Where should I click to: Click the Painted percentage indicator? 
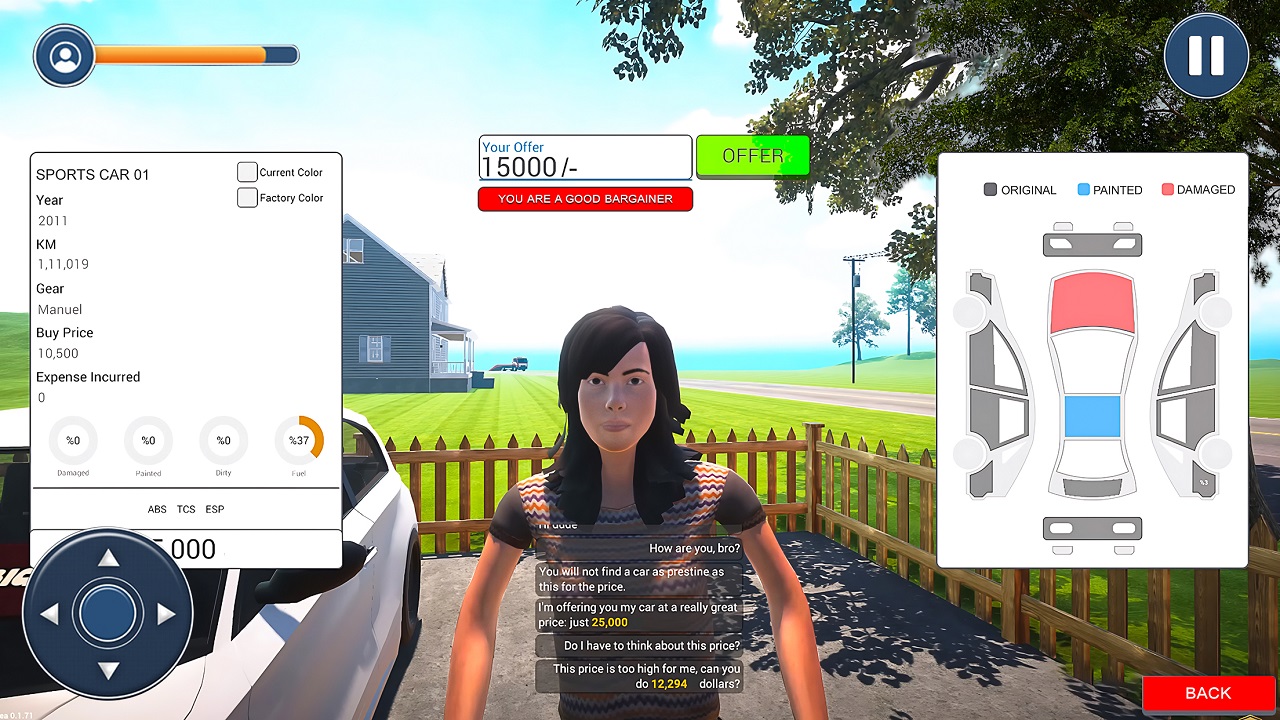[148, 440]
